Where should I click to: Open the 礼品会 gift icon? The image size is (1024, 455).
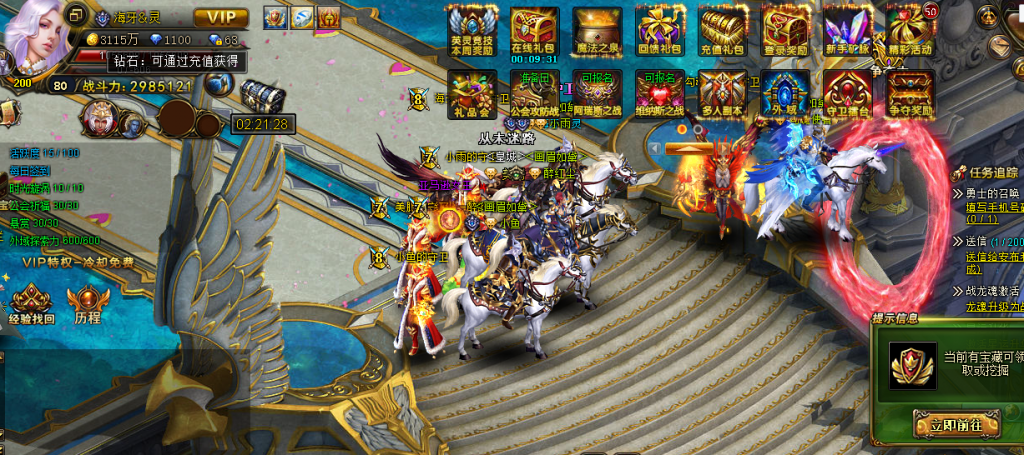[x=472, y=90]
